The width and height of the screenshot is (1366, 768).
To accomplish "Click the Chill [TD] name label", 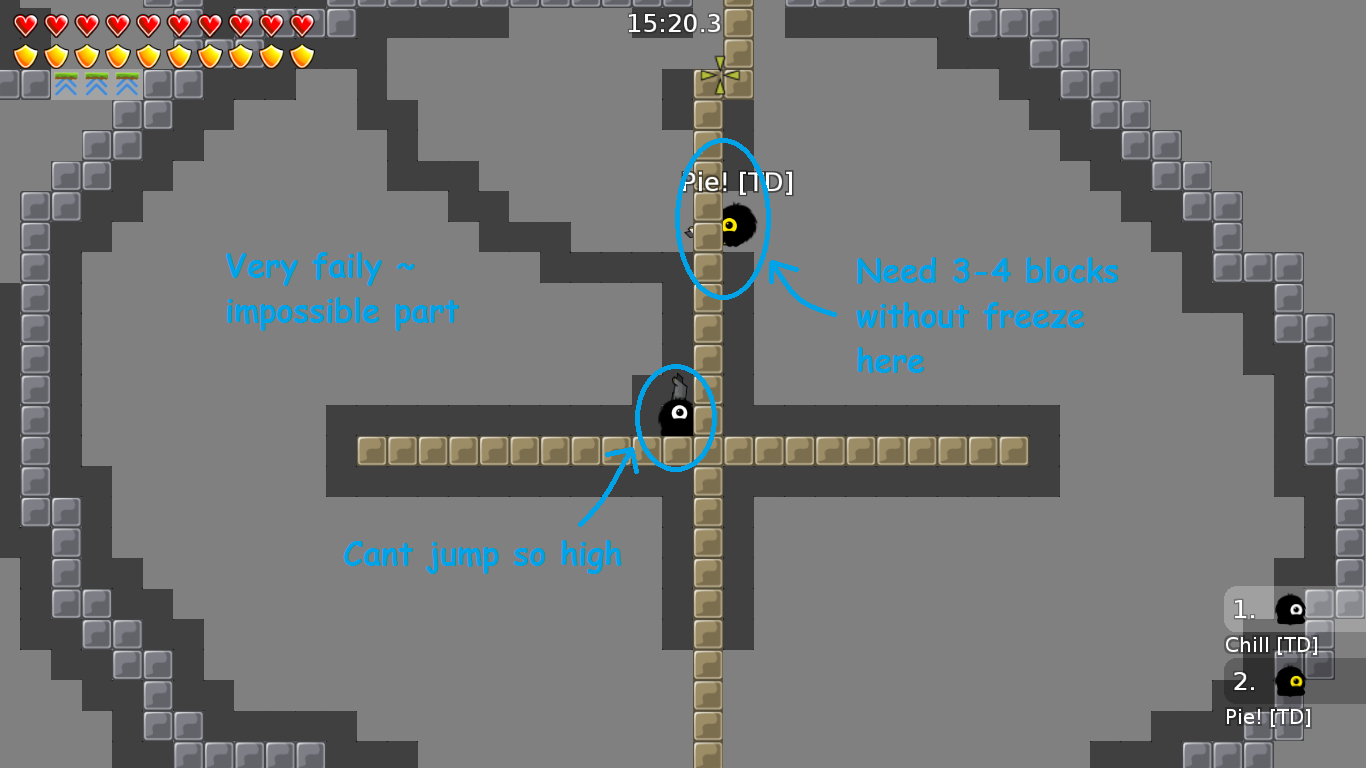I will pos(1272,645).
